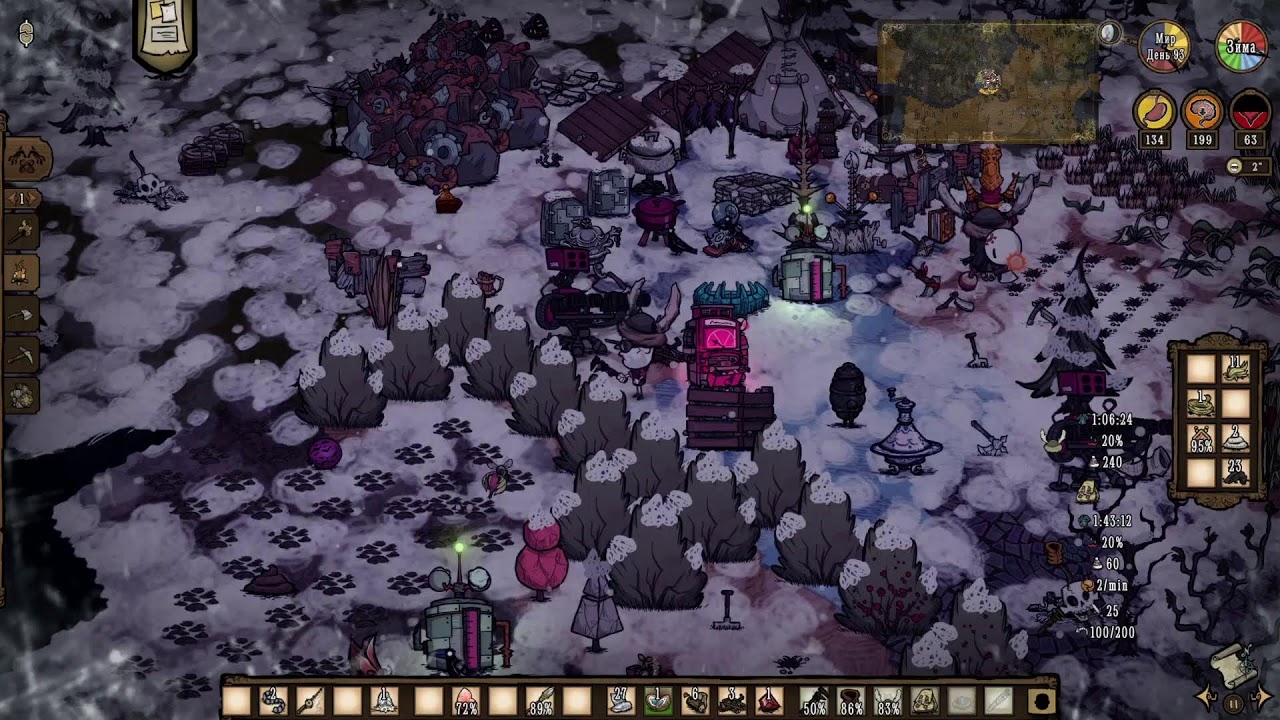Pick the pickaxe pinned recipe
Screen dimensions: 1280x720
(24, 355)
